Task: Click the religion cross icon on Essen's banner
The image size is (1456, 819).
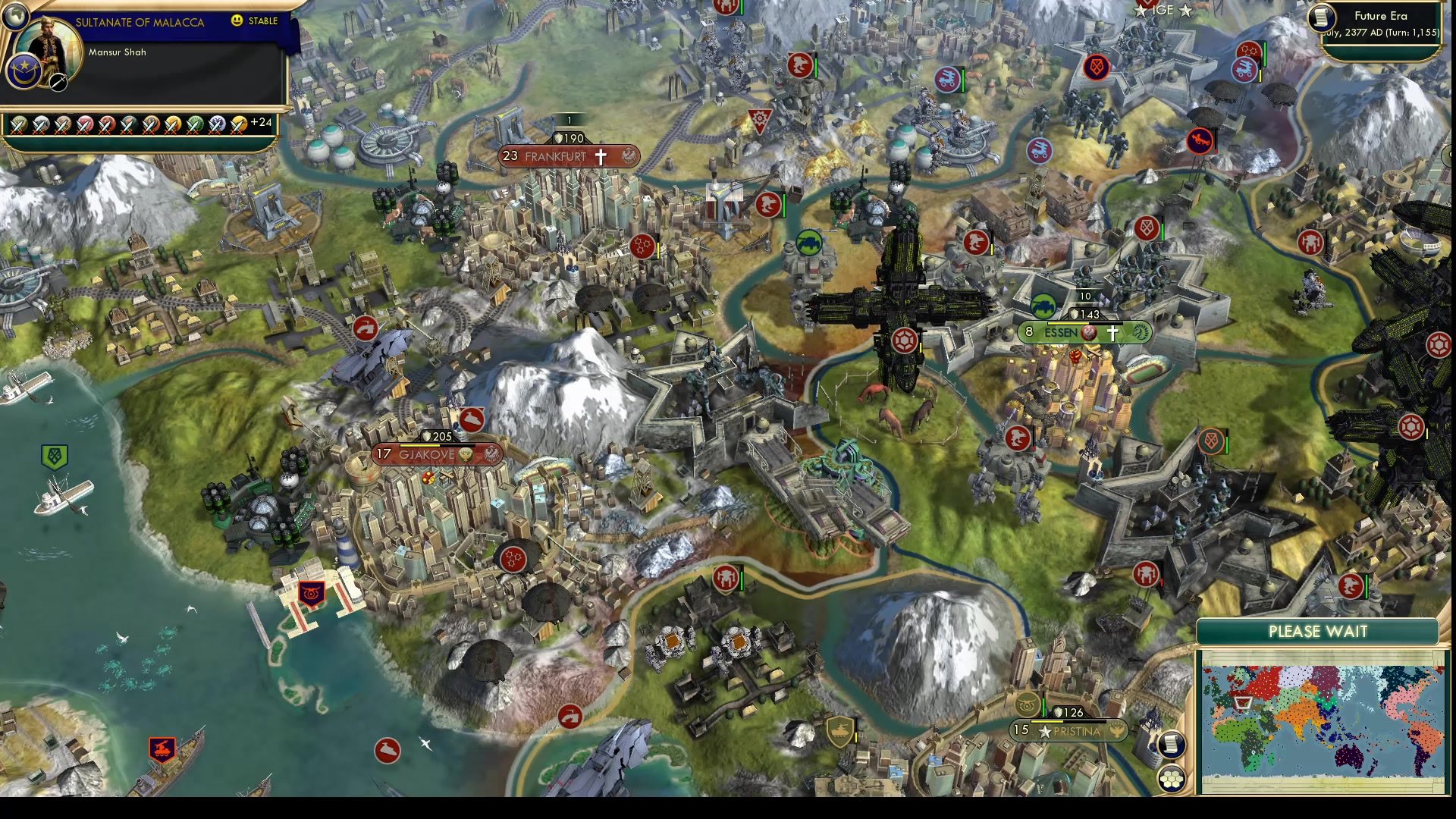Action: [1112, 331]
